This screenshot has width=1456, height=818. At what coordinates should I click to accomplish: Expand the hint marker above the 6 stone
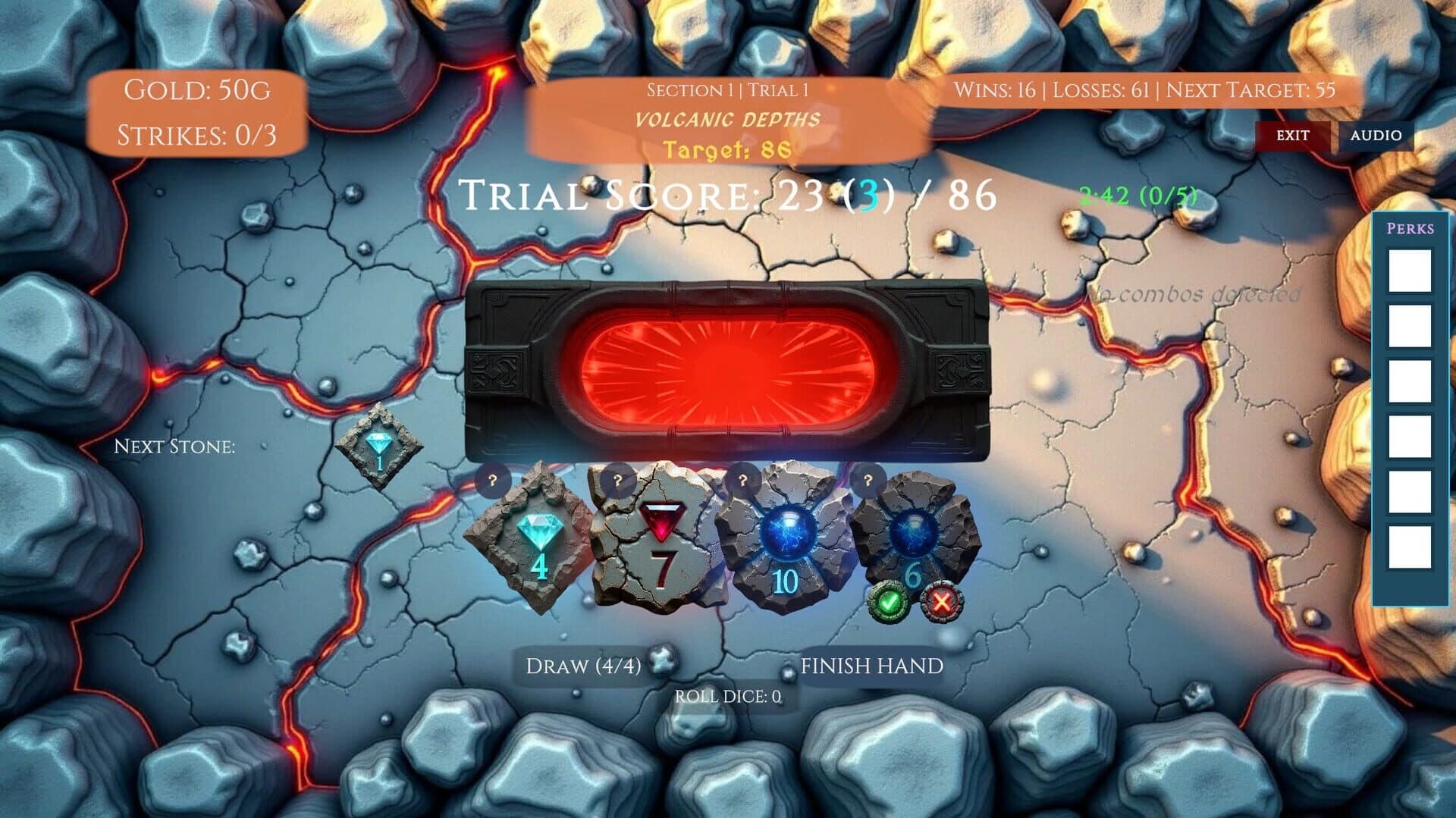(868, 479)
